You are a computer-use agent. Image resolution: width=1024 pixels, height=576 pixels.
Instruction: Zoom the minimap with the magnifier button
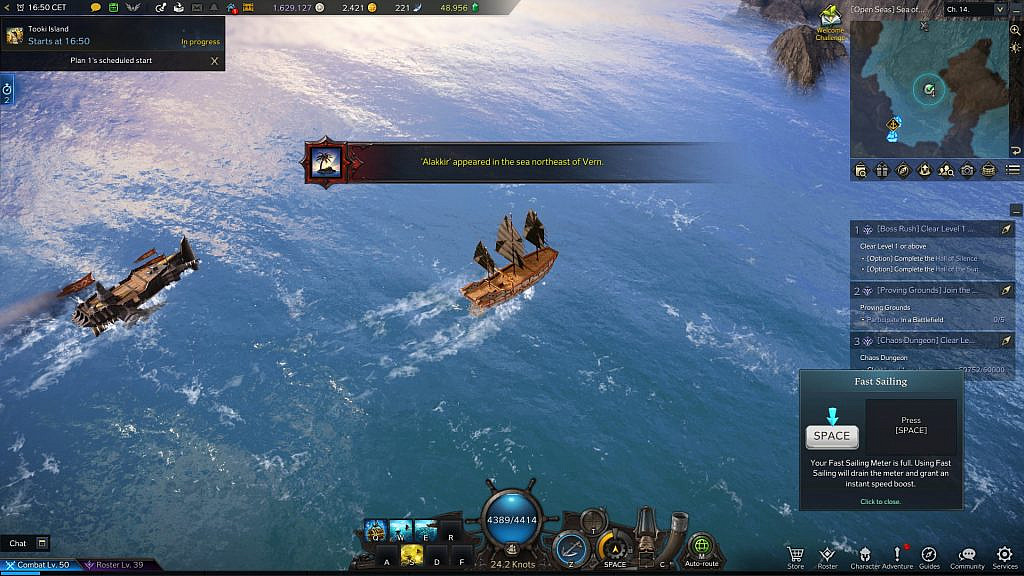coord(1015,30)
